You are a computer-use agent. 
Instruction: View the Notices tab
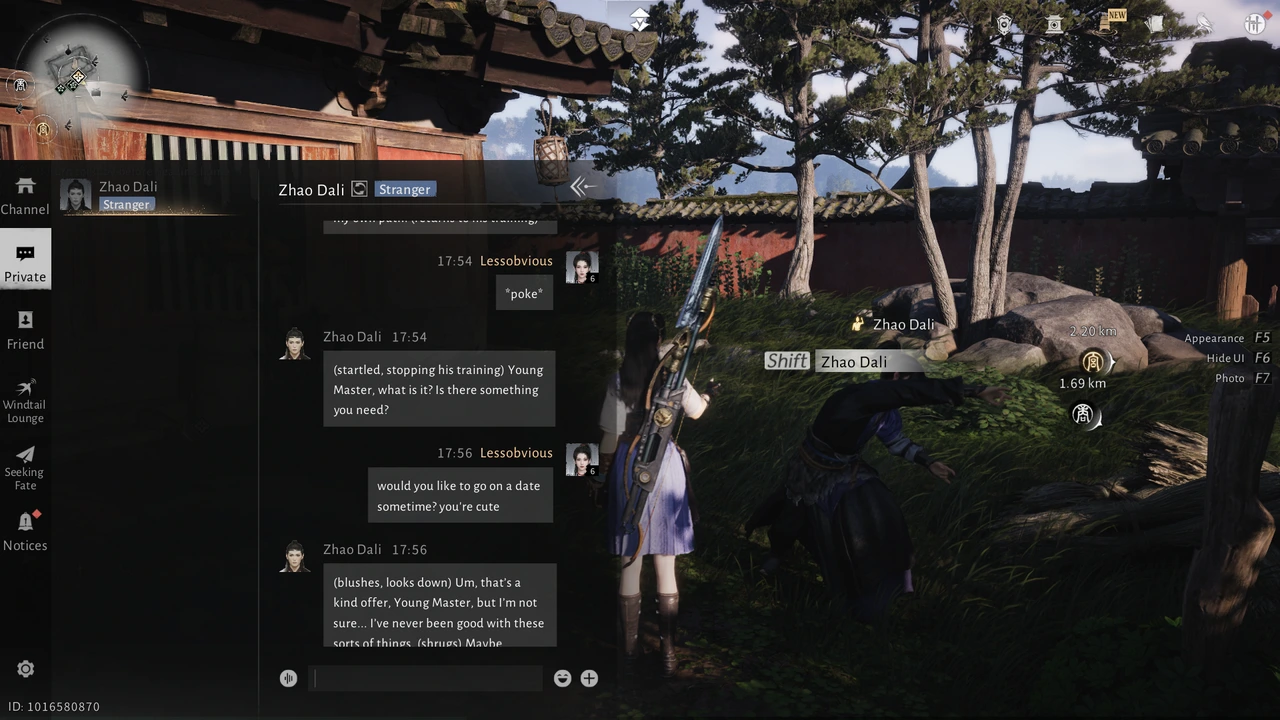tap(25, 532)
